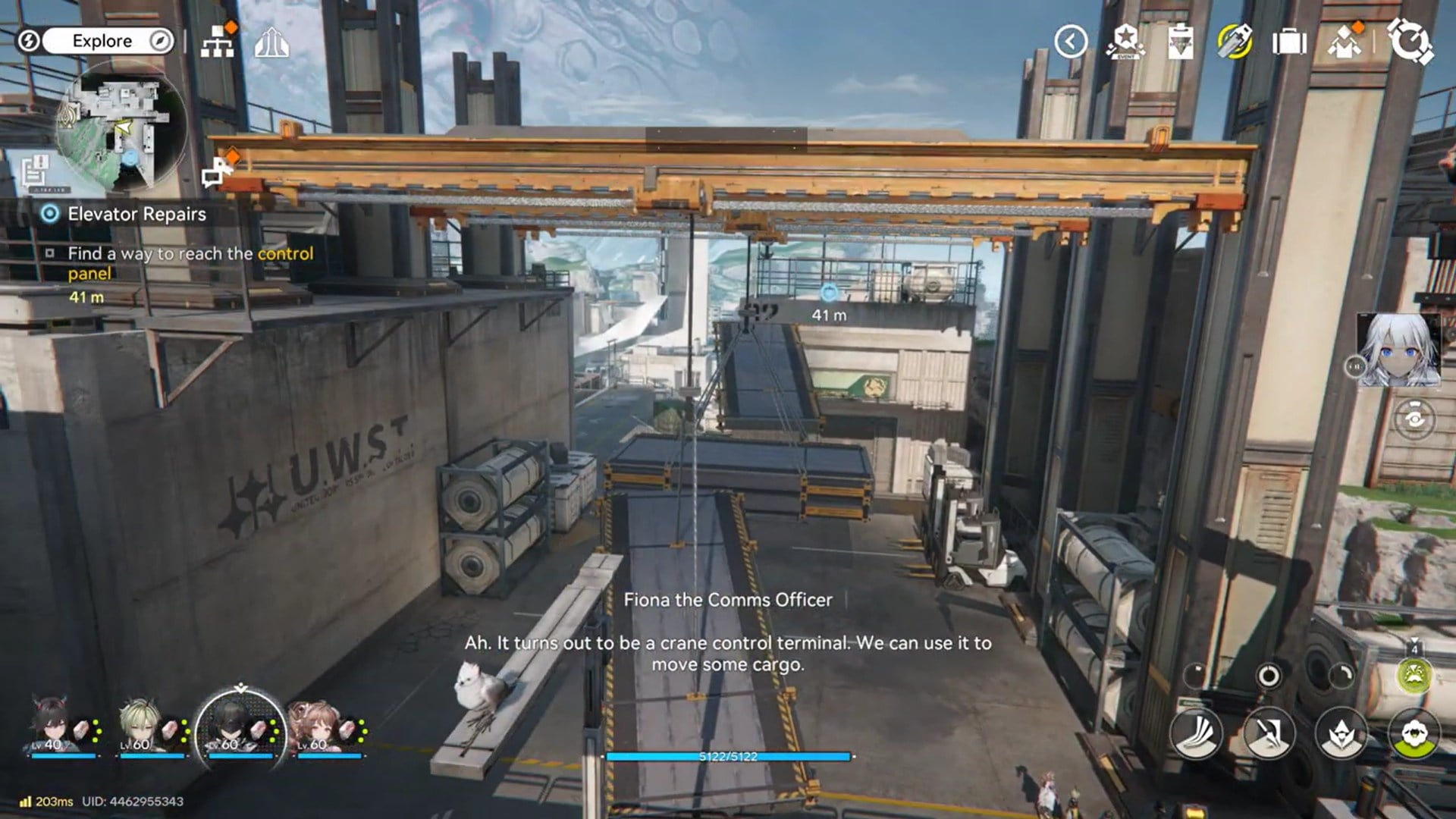
Task: Open the gear-shaped settings icon
Action: (1410, 42)
